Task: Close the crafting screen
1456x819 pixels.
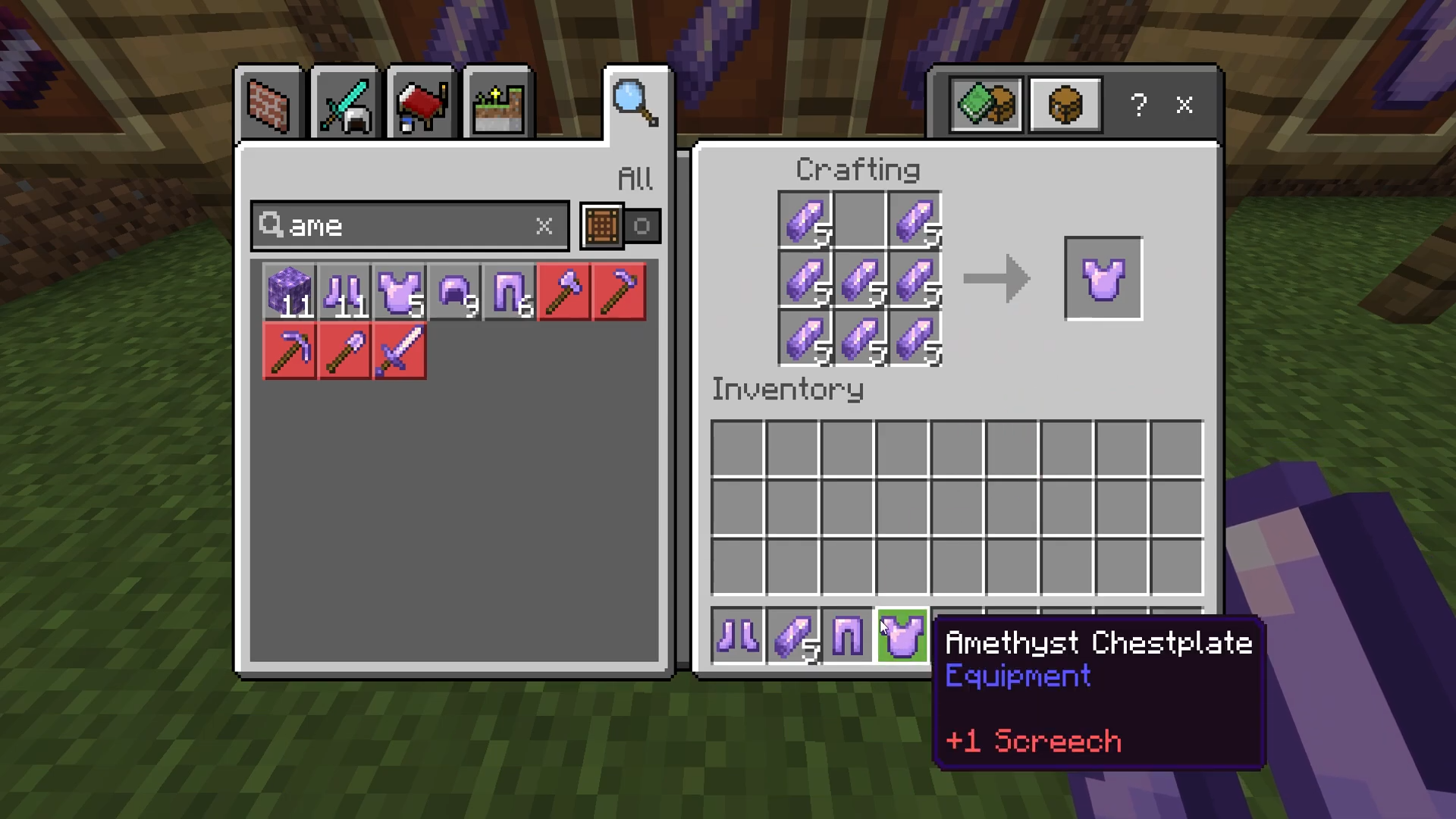Action: [x=1185, y=105]
